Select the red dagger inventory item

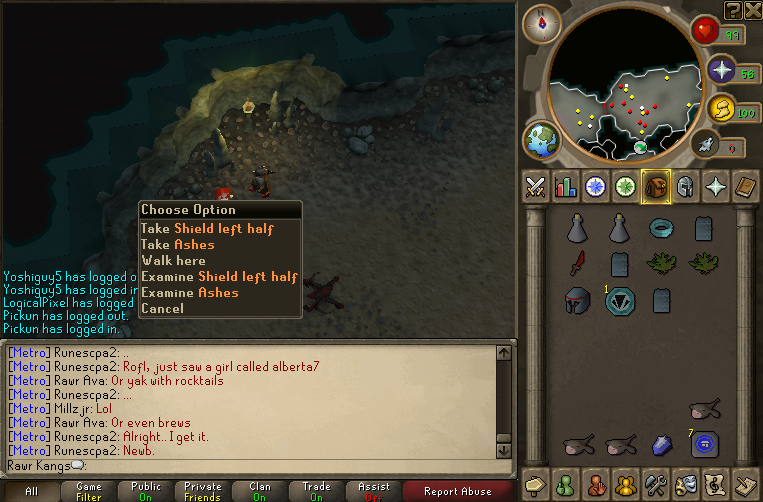coord(577,264)
